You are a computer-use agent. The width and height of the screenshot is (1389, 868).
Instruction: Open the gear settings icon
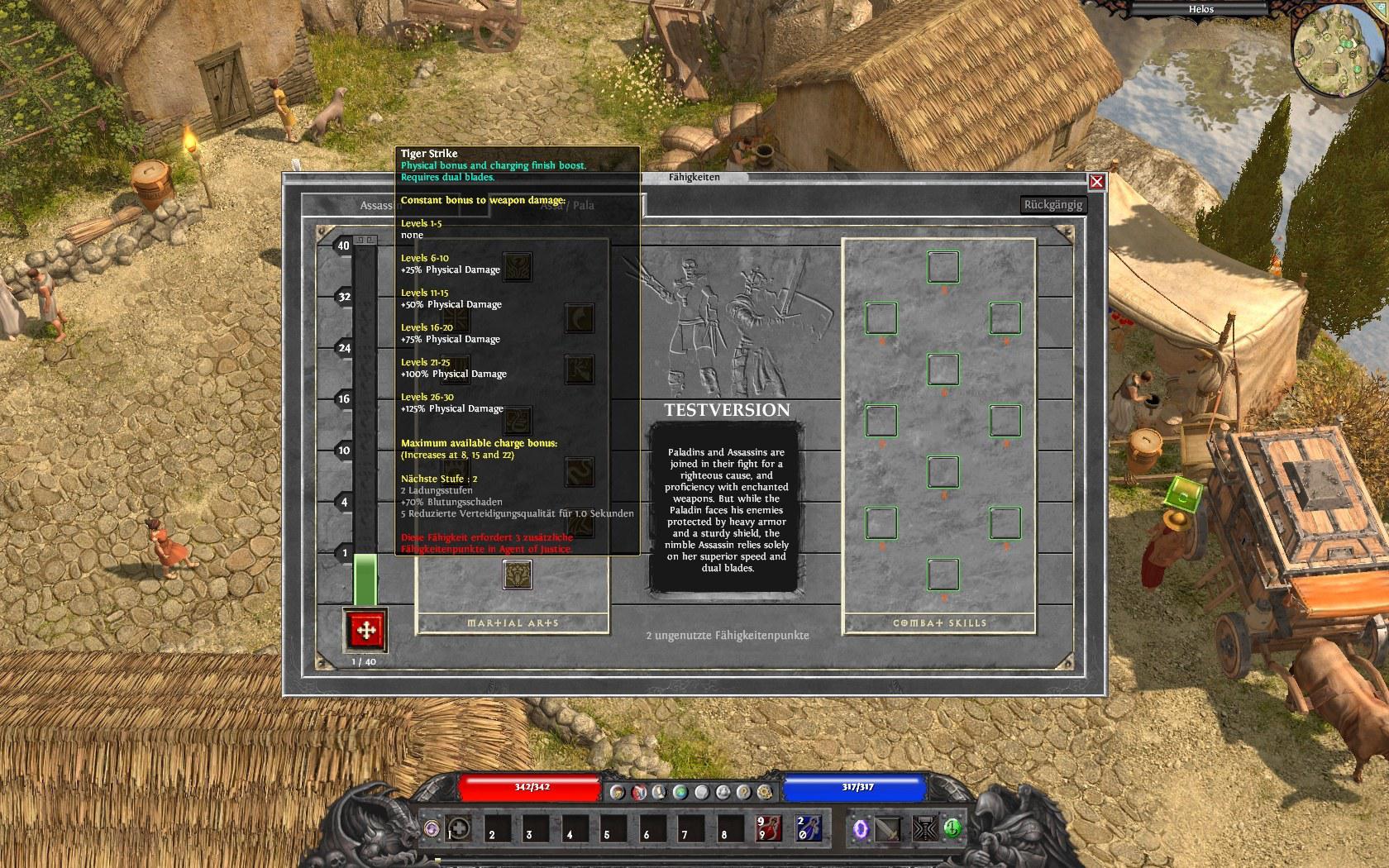765,792
